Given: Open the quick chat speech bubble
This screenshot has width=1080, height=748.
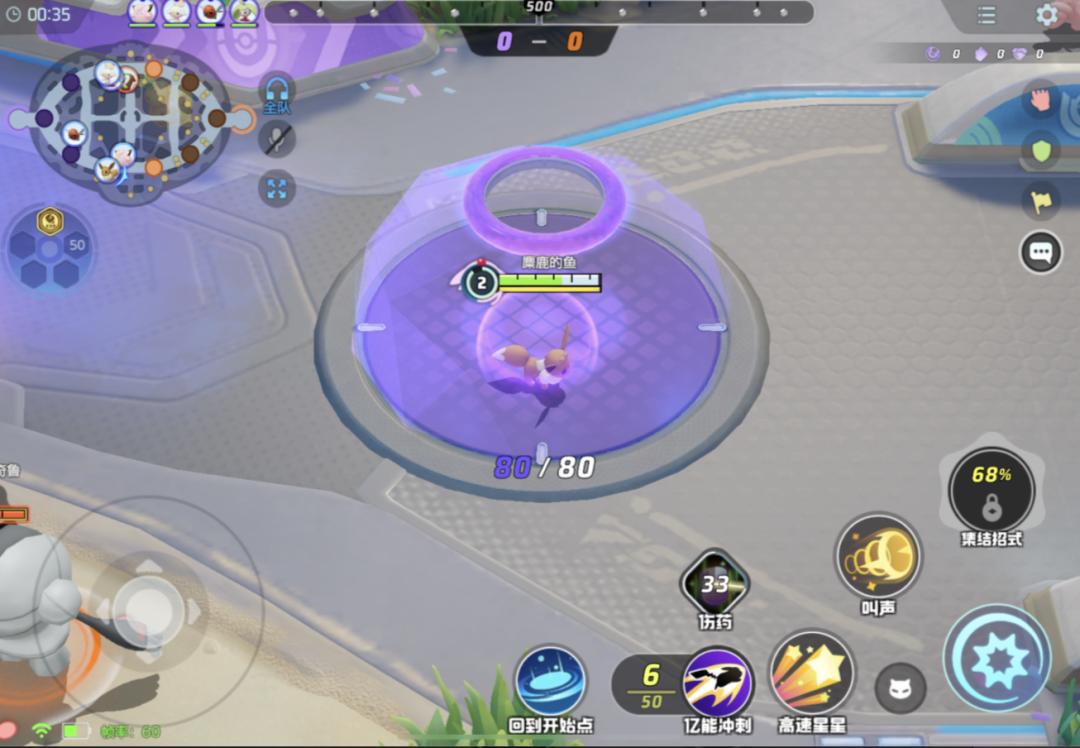Looking at the screenshot, I should click(1041, 252).
